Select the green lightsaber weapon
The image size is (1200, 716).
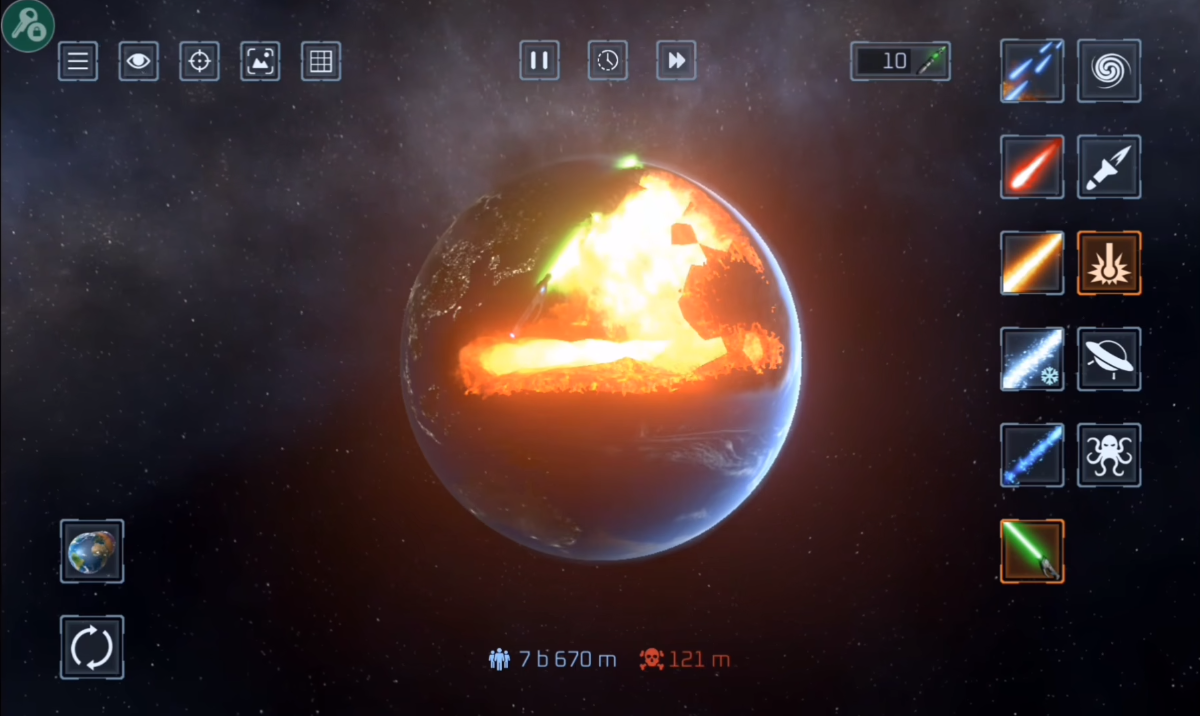(x=1032, y=551)
